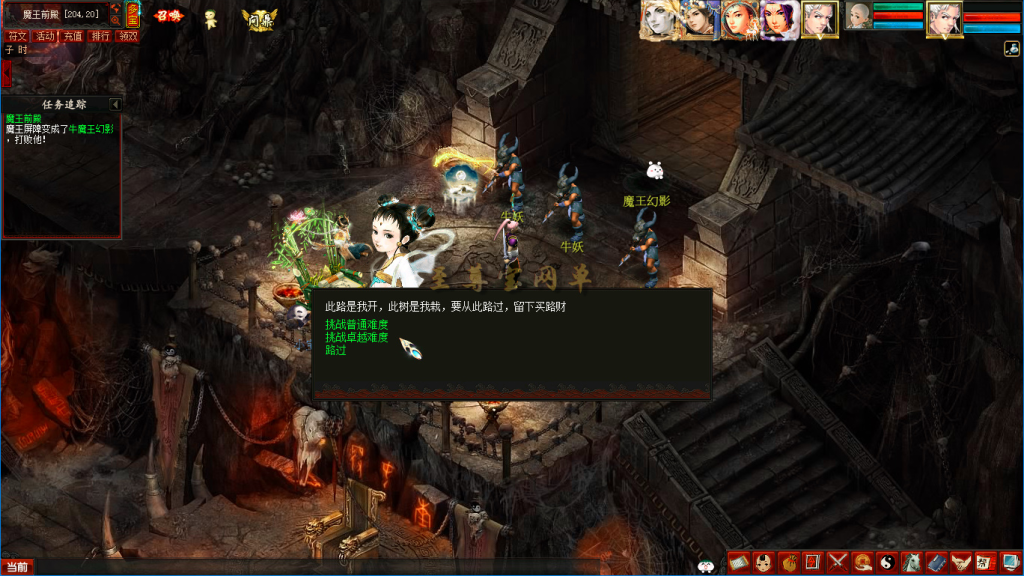
Task: Open the 活动 events button
Action: 45,36
